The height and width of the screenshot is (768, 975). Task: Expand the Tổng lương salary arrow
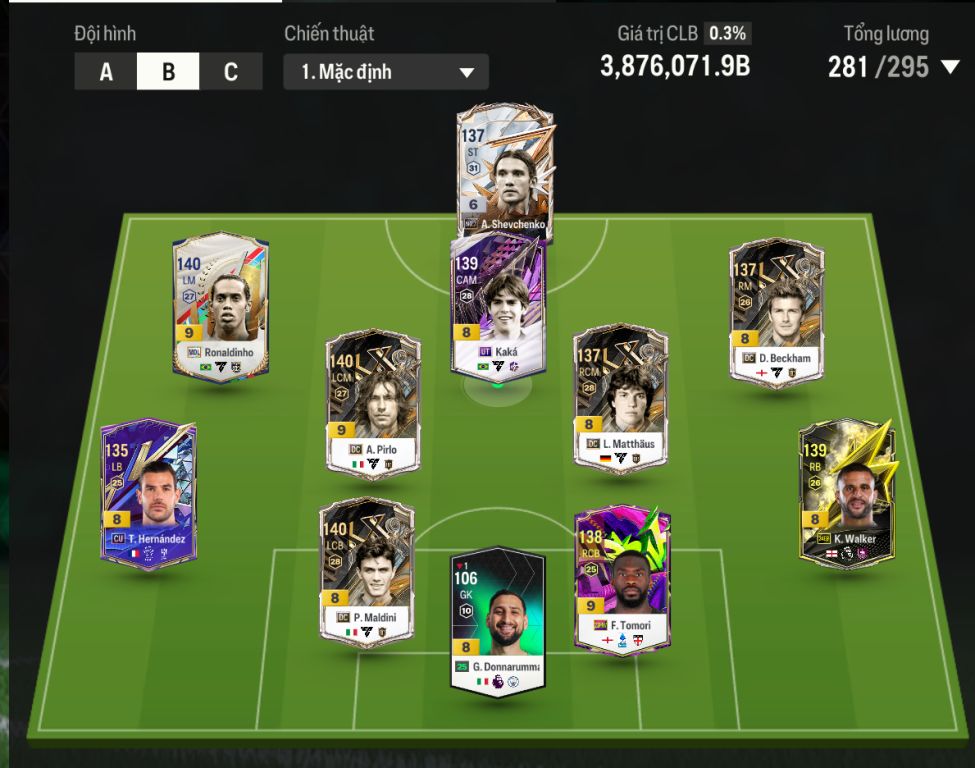pyautogui.click(x=950, y=67)
